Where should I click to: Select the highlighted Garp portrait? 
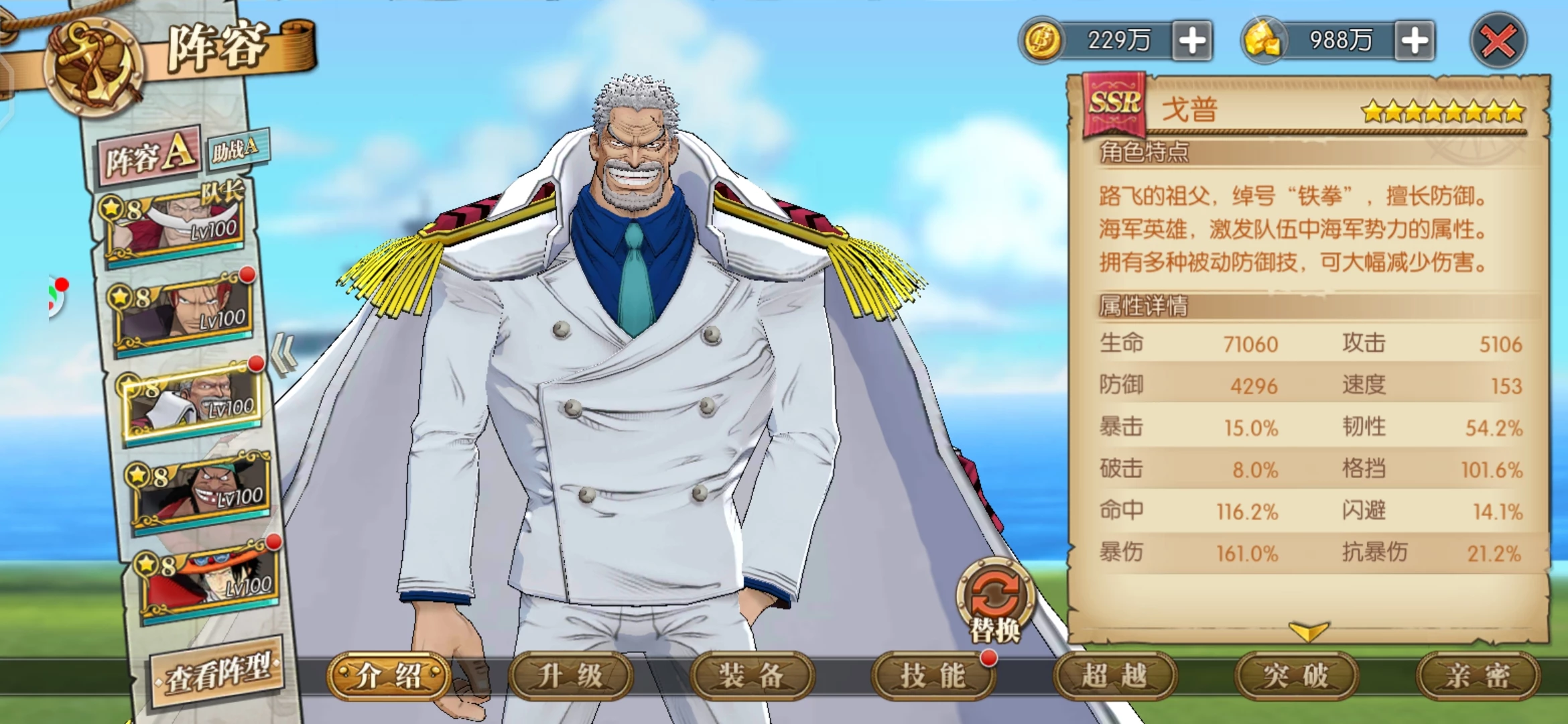tap(193, 402)
